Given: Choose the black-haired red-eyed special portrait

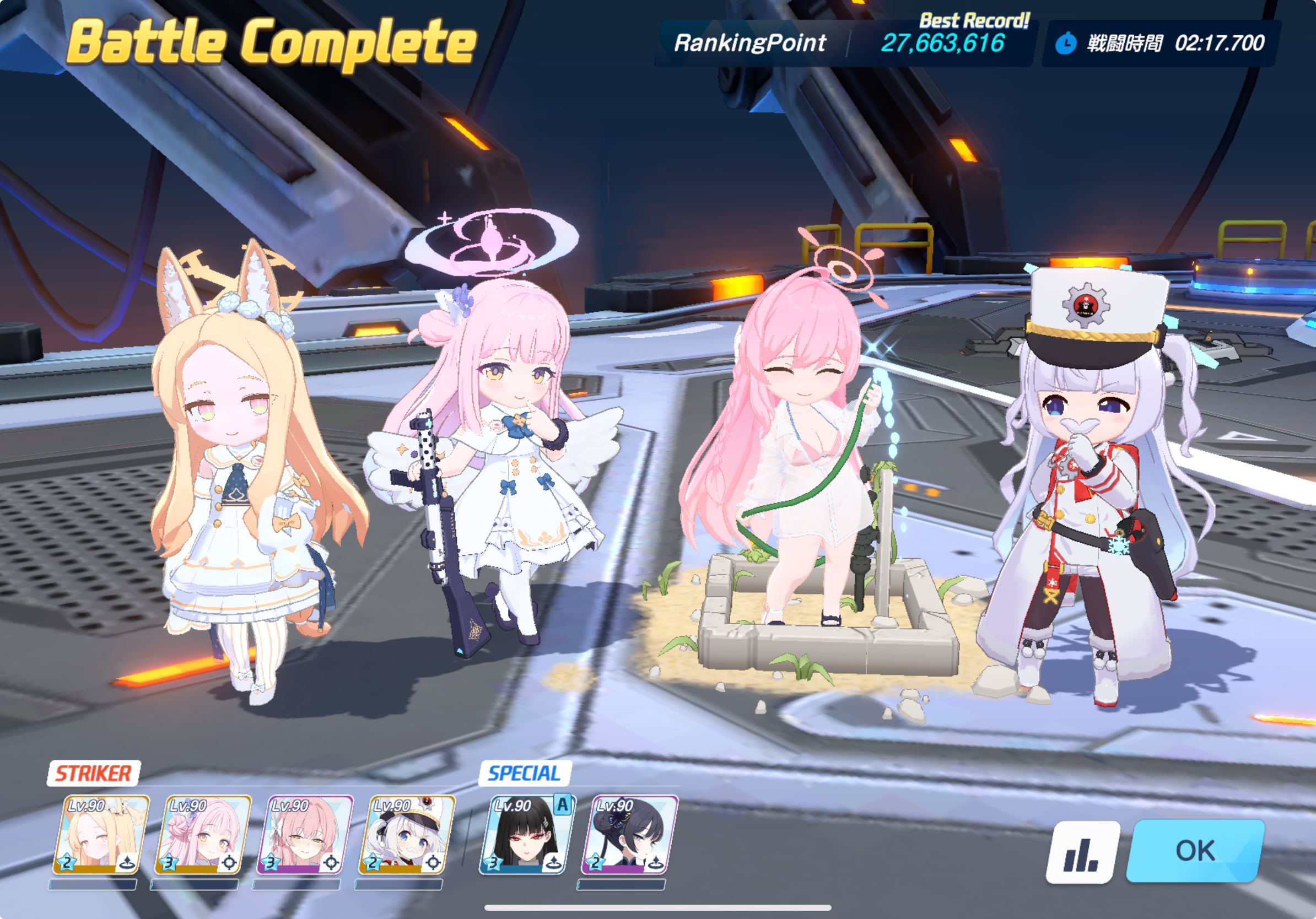Looking at the screenshot, I should pyautogui.click(x=527, y=834).
